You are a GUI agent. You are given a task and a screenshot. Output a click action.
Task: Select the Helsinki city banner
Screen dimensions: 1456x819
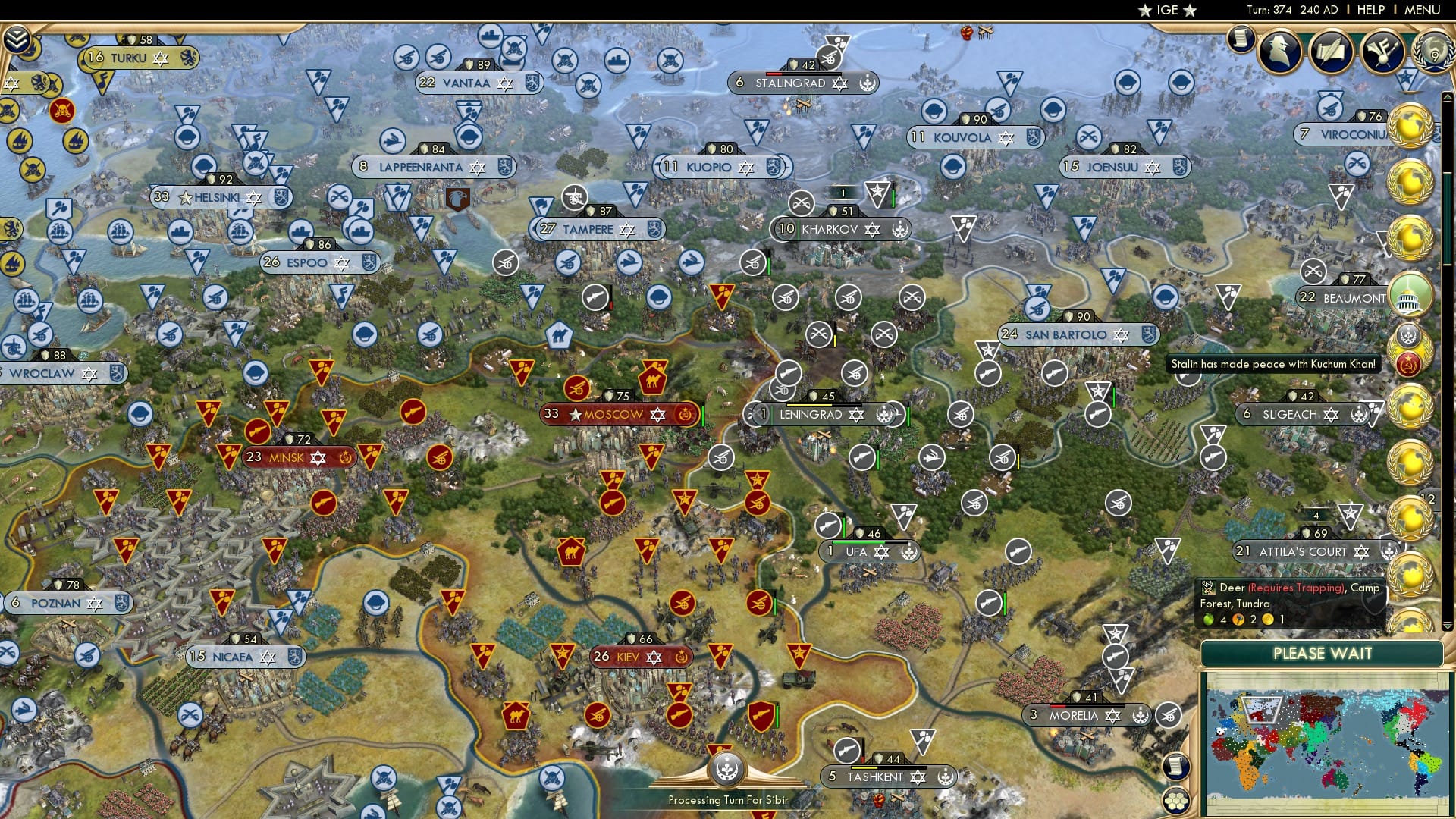click(220, 197)
